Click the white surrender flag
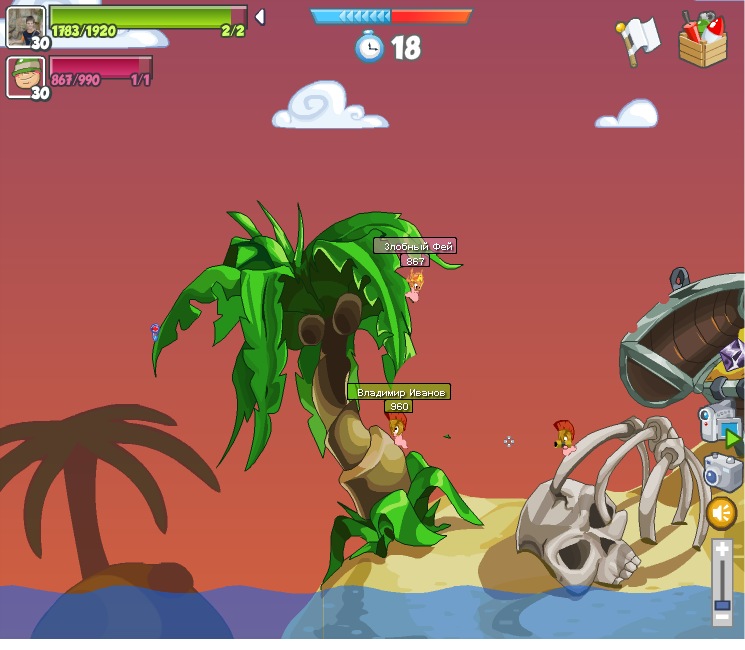This screenshot has height=650, width=745. click(x=638, y=40)
